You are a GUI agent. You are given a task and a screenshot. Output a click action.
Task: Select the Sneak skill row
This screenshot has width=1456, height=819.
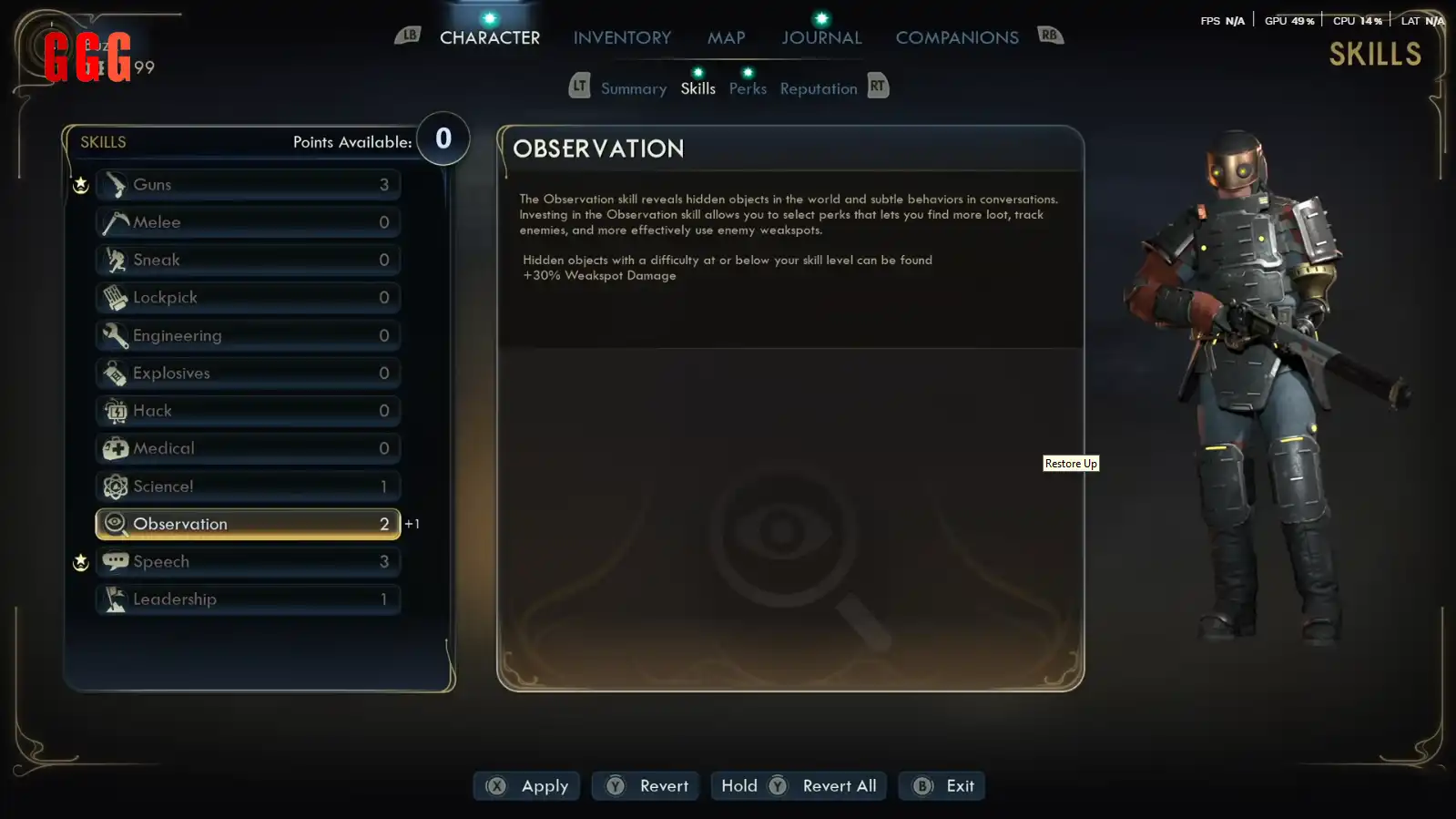click(248, 261)
